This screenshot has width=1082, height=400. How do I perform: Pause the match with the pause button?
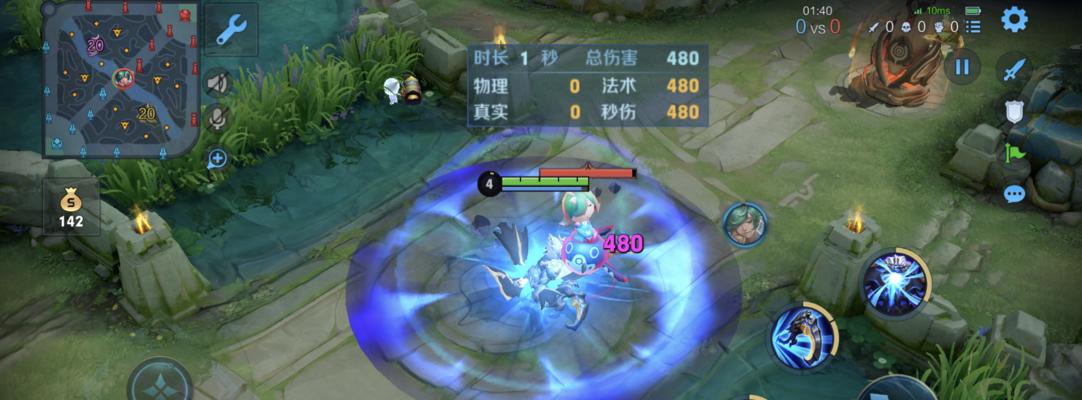(962, 67)
